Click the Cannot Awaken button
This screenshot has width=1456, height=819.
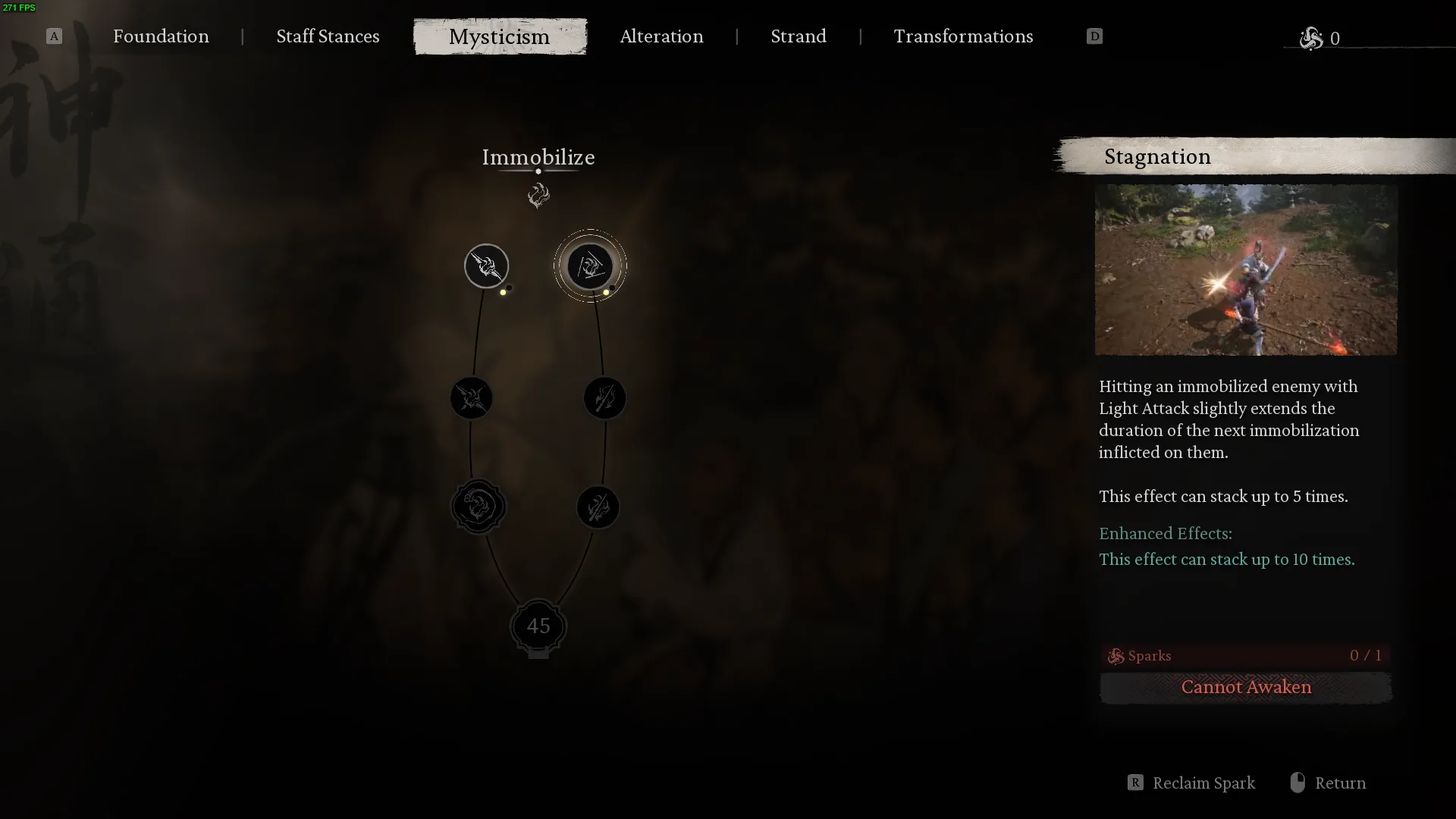(x=1245, y=687)
